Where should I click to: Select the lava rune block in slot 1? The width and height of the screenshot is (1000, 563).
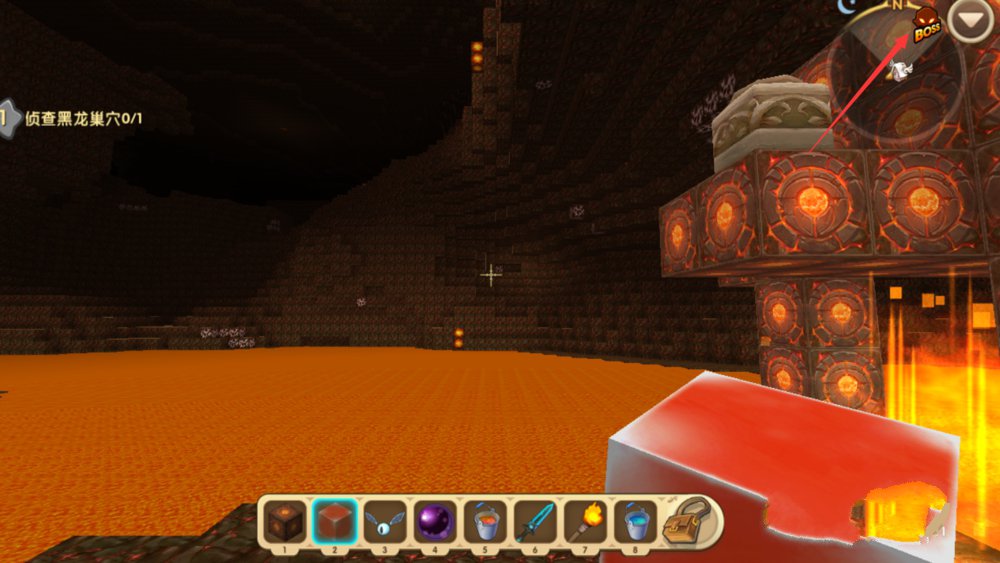[284, 521]
